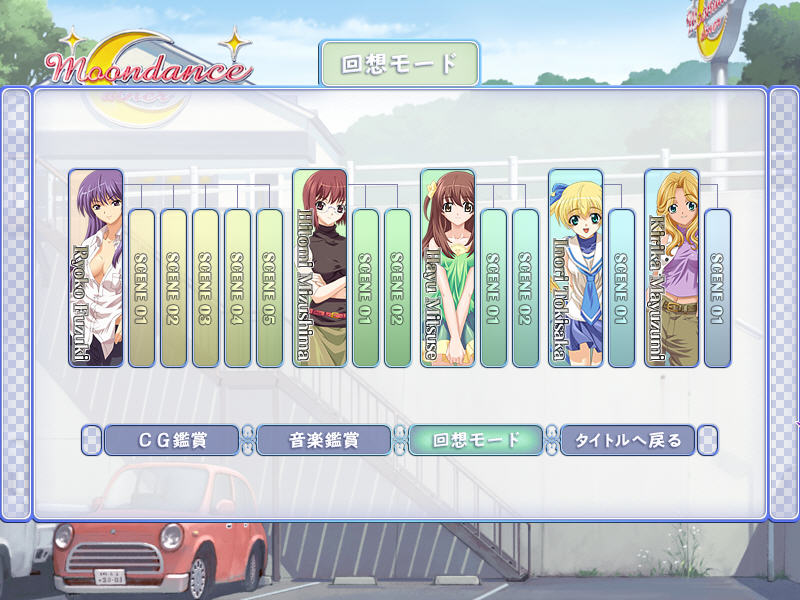This screenshot has height=600, width=800.
Task: Select the 回想モード tab in bottom bar
Action: [476, 440]
